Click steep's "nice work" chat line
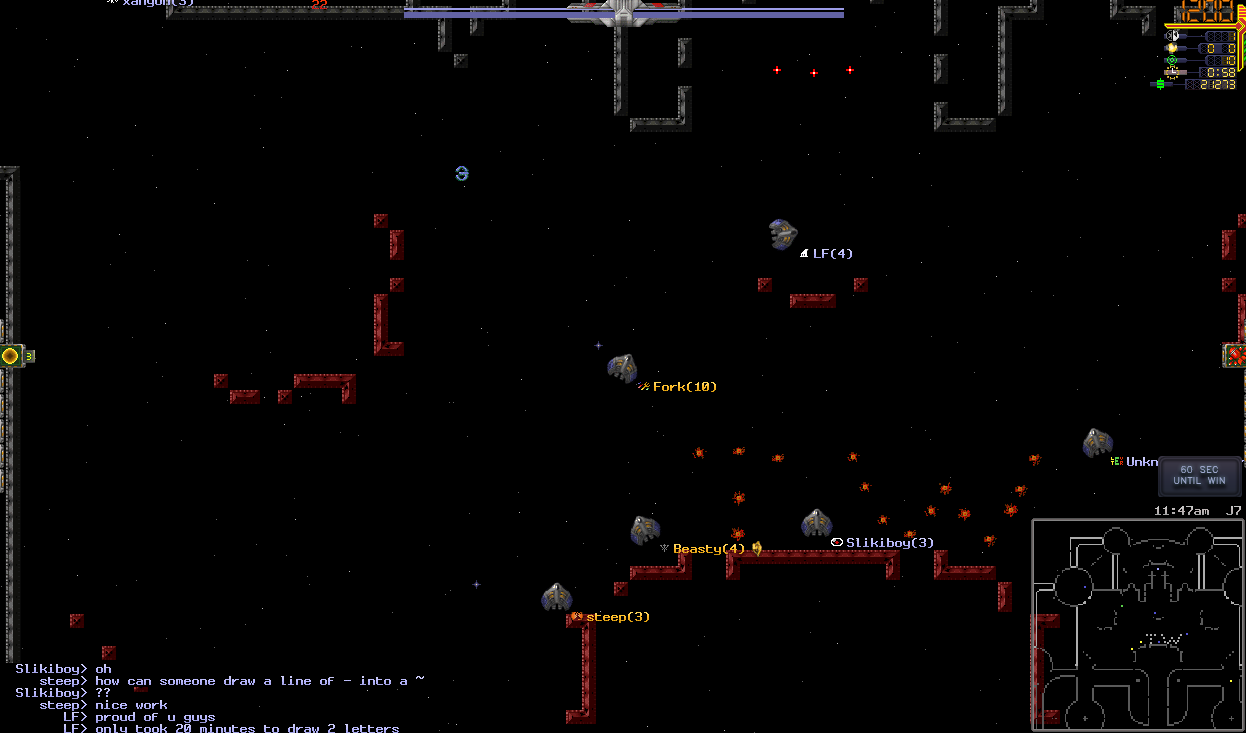This screenshot has height=733, width=1246. (x=132, y=705)
